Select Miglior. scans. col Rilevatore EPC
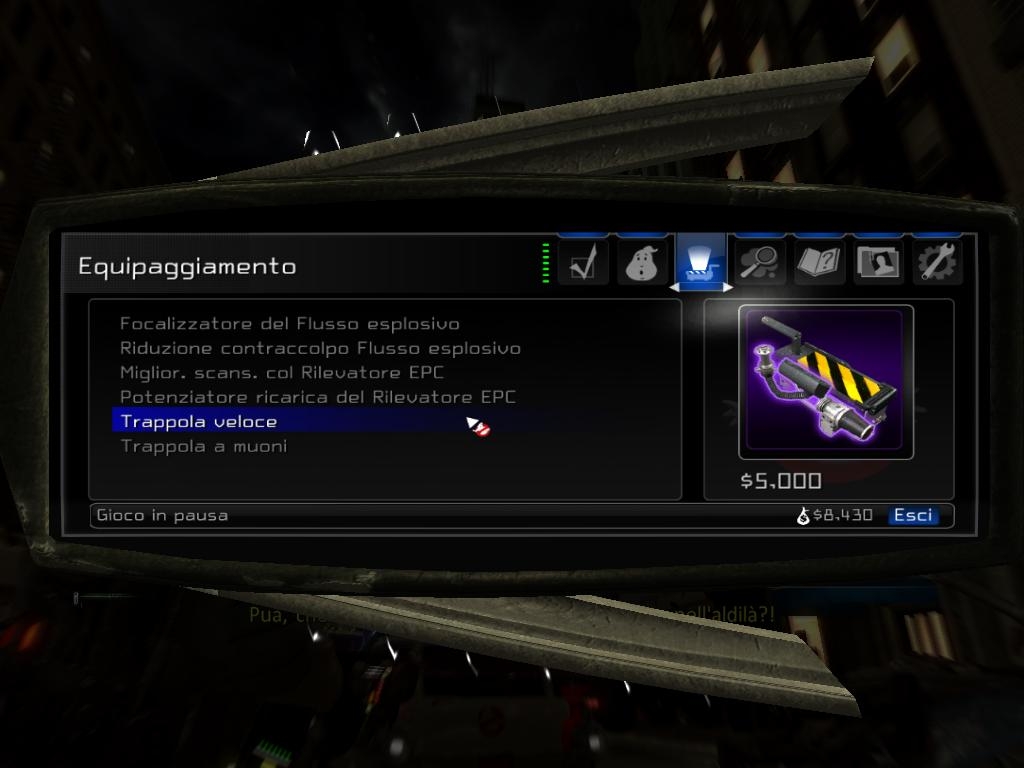The width and height of the screenshot is (1024, 768). pos(282,372)
